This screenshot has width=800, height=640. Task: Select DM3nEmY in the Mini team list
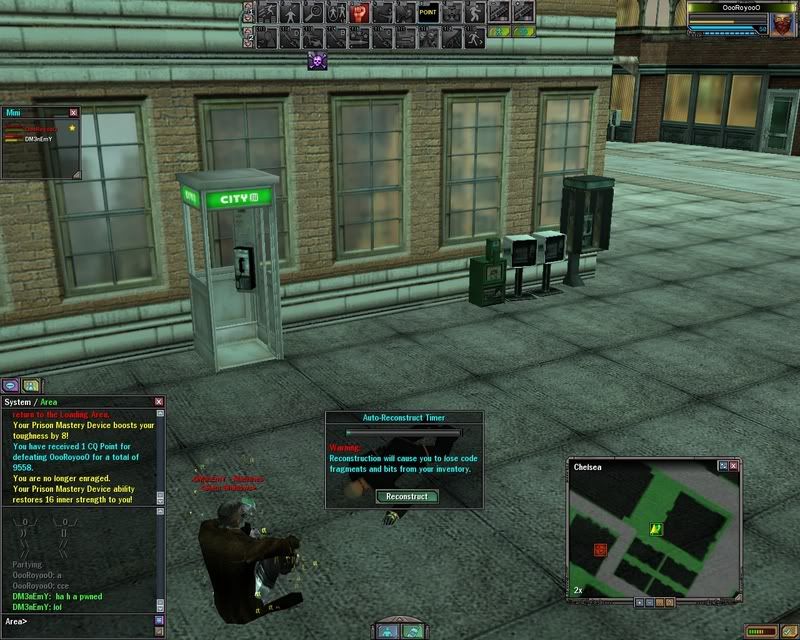38,139
